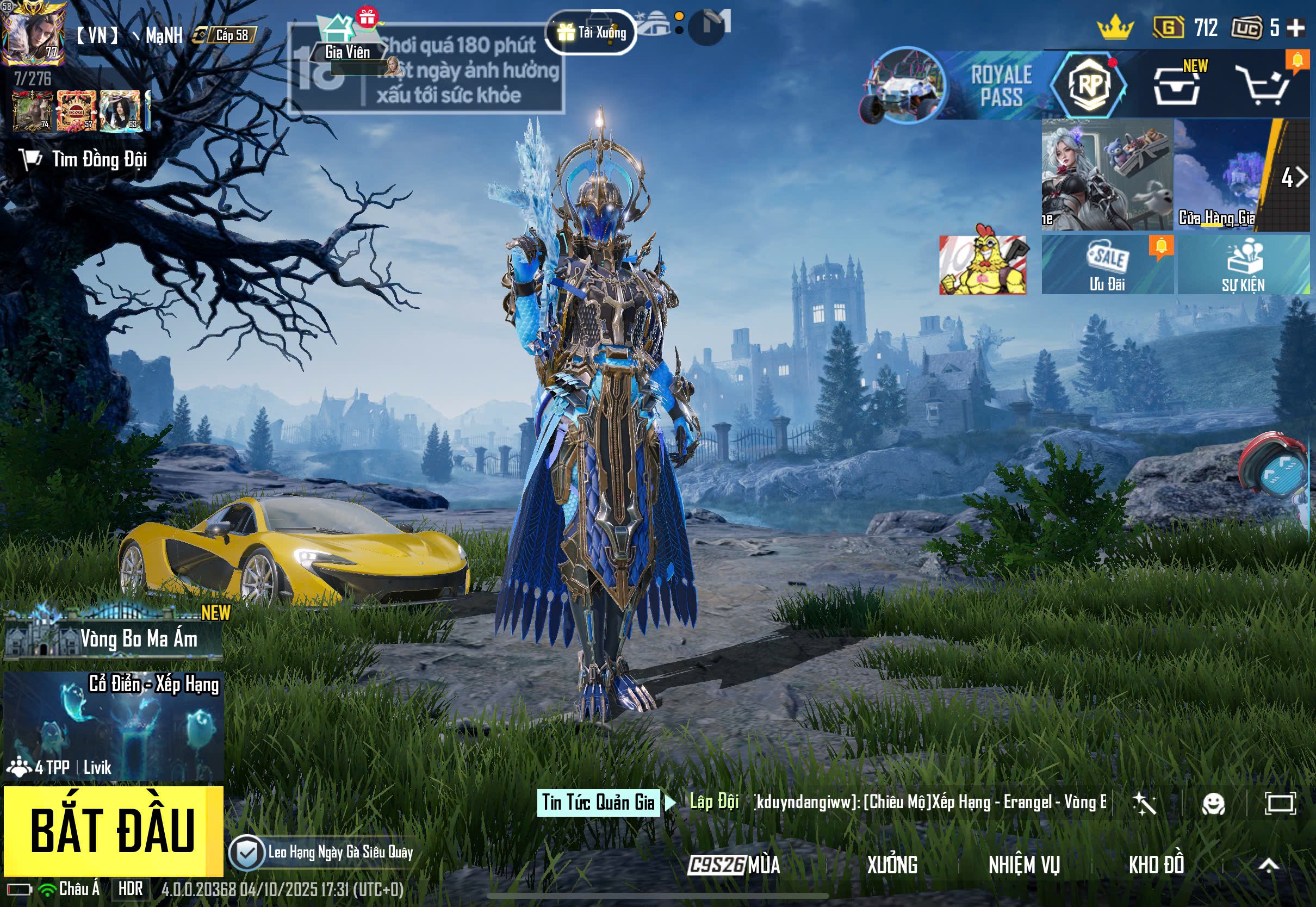The width and height of the screenshot is (1316, 907).
Task: Open the Sự Kiện events panel
Action: point(1243,265)
